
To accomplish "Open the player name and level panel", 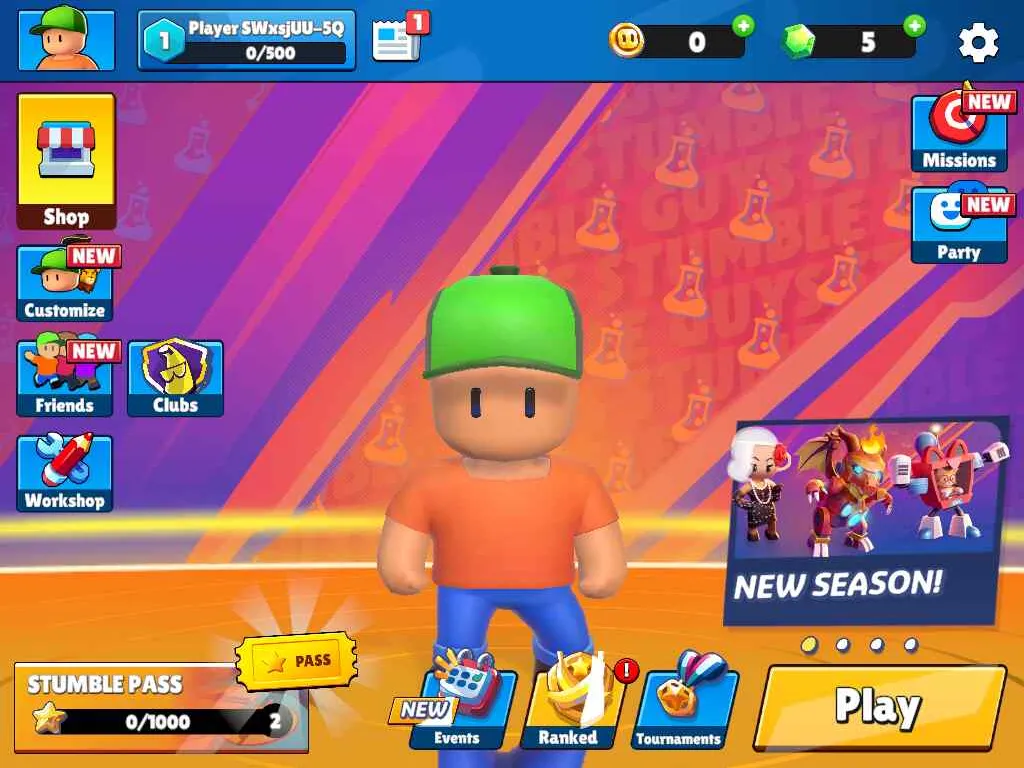I will click(x=247, y=41).
